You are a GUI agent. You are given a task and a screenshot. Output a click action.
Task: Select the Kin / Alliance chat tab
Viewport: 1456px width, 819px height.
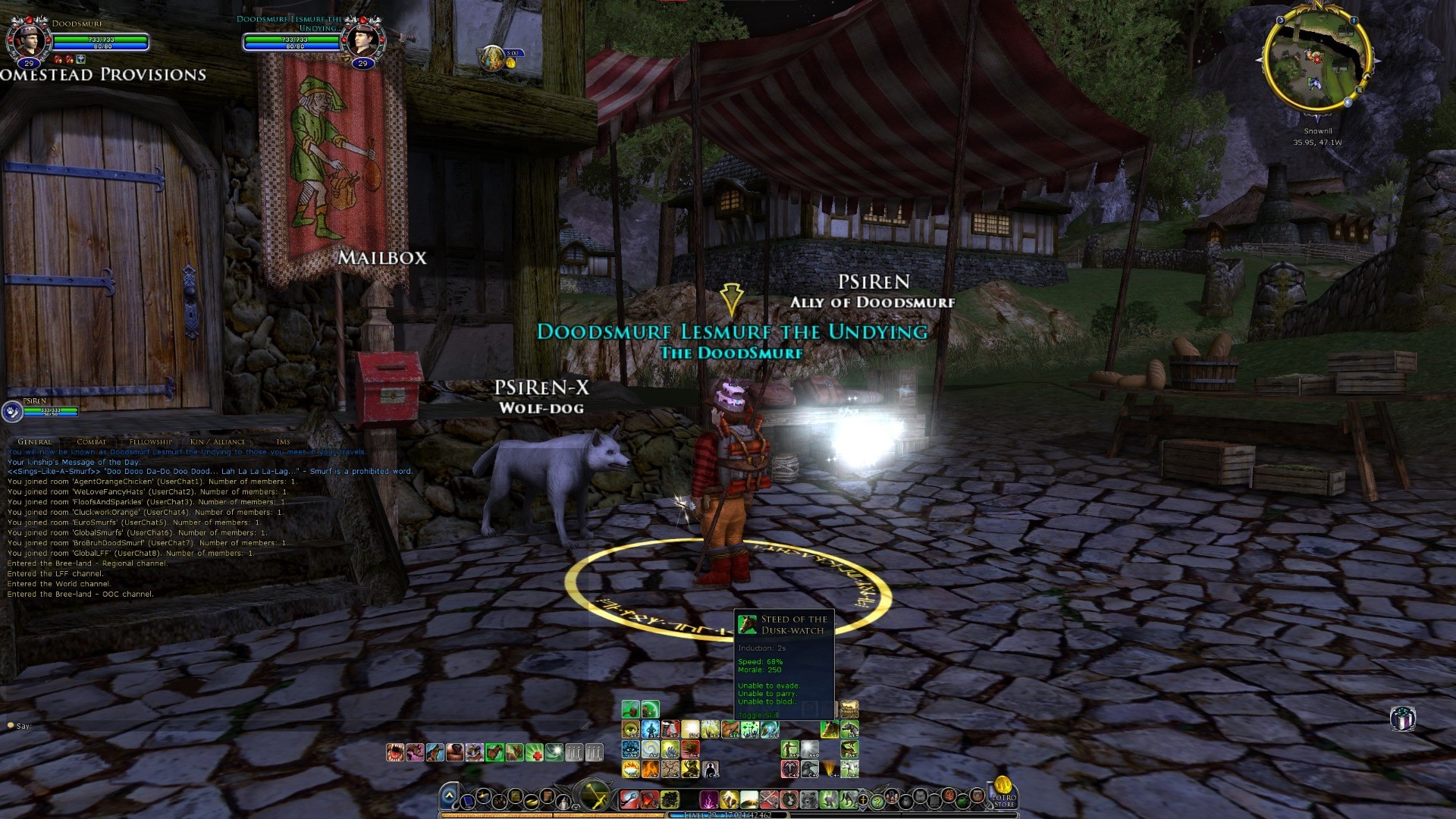tap(218, 441)
